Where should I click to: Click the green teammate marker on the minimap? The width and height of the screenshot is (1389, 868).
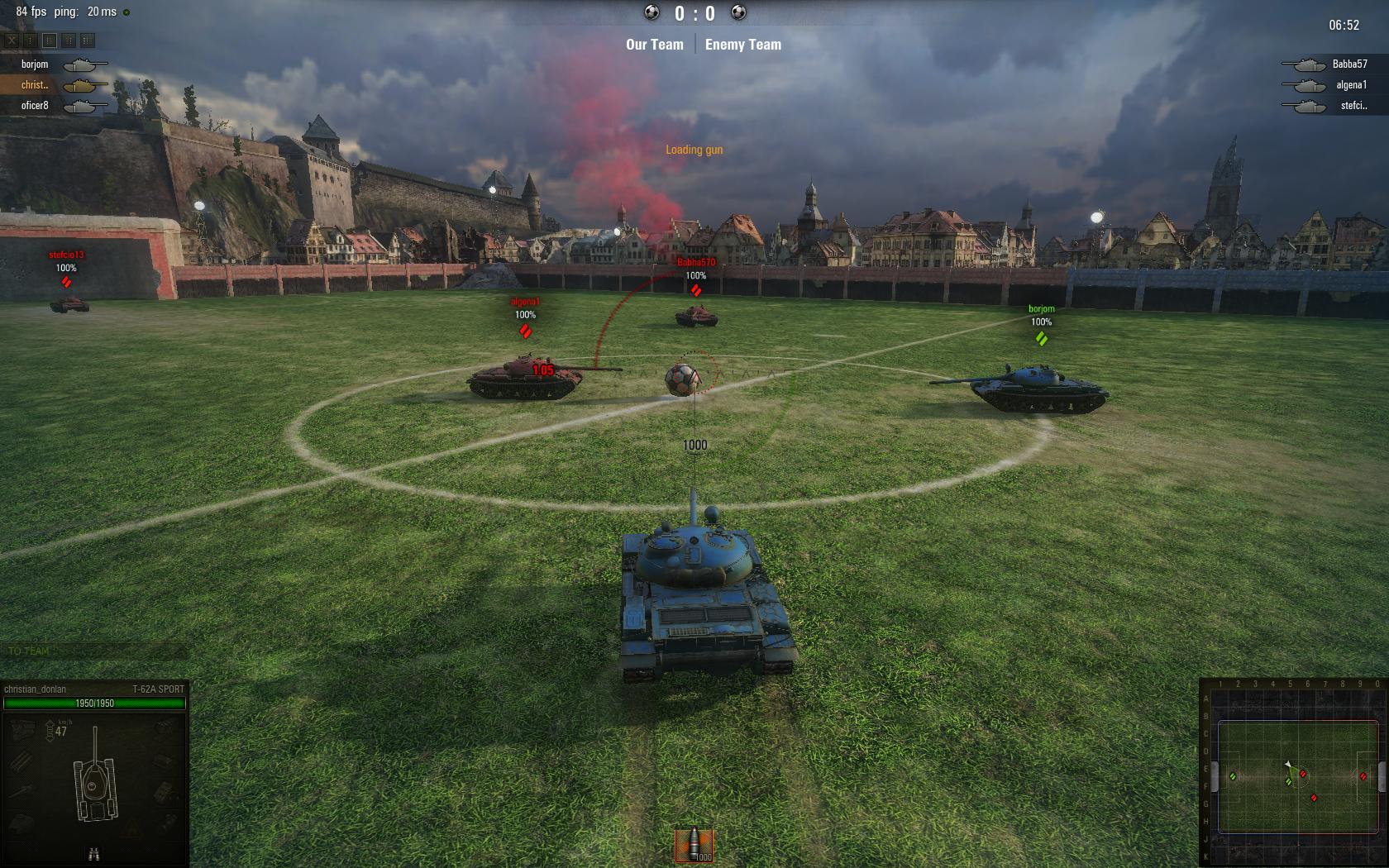click(1231, 776)
